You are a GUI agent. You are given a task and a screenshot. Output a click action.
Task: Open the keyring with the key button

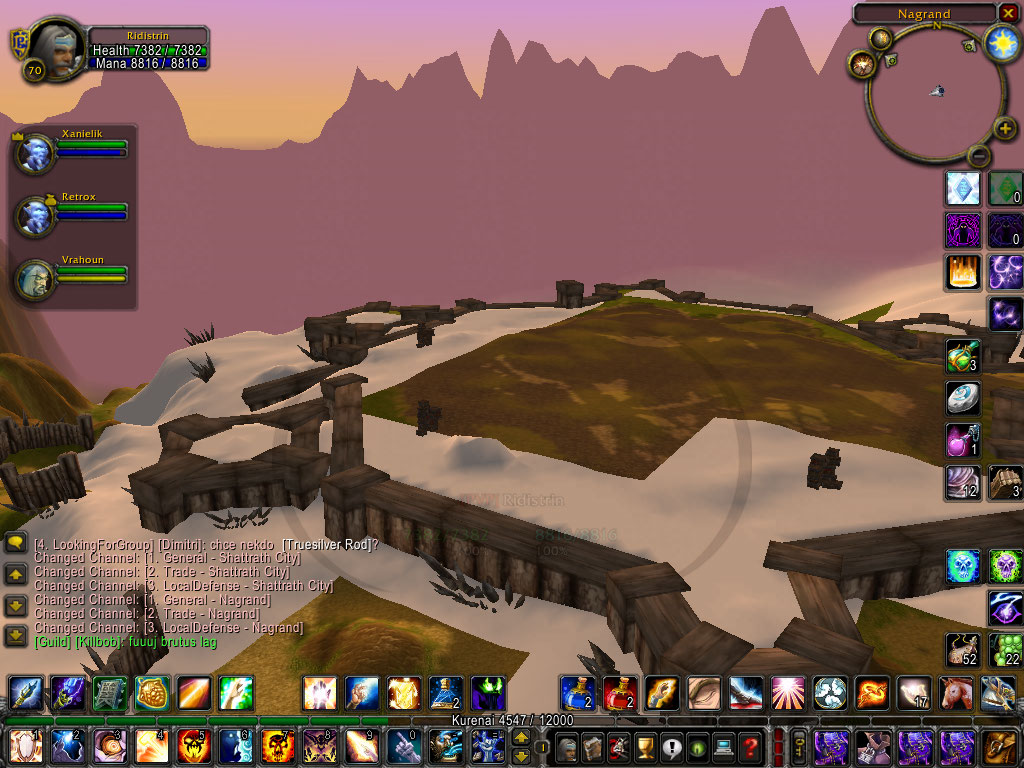pyautogui.click(x=799, y=747)
